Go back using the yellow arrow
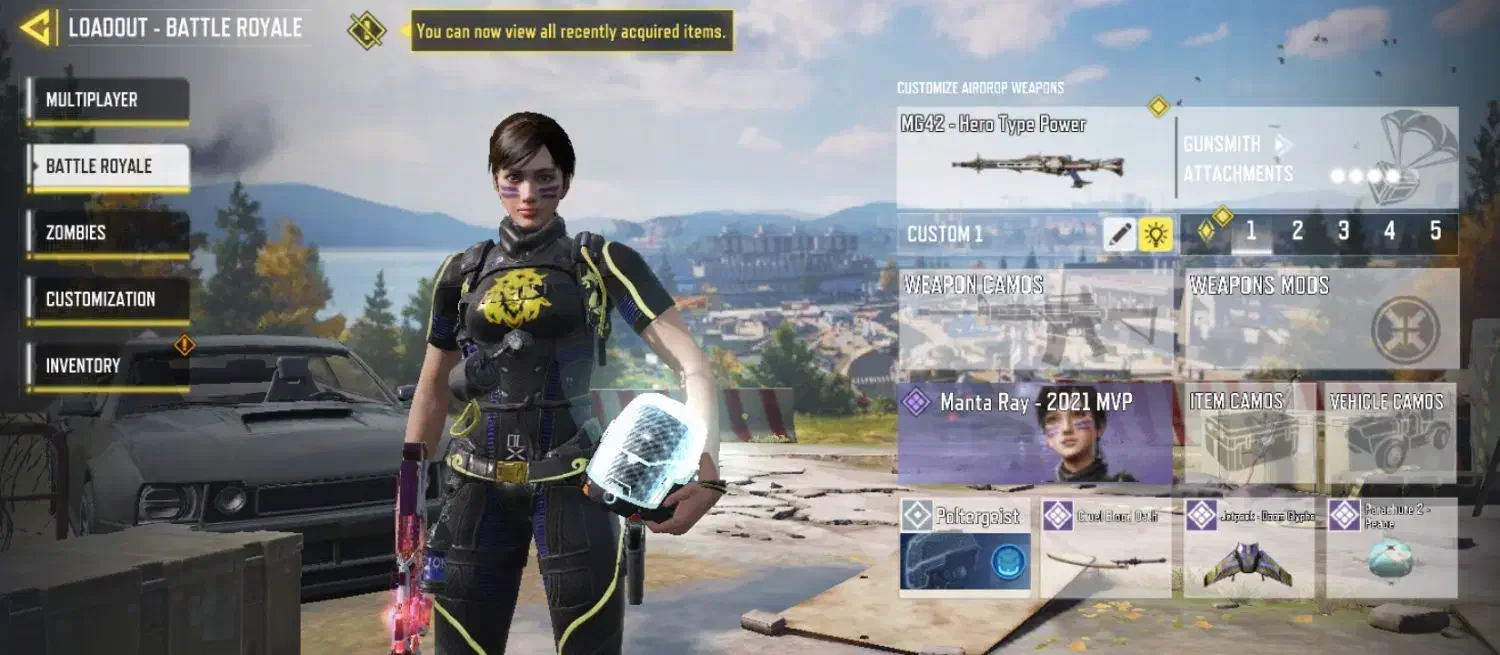This screenshot has height=655, width=1500. tap(37, 28)
